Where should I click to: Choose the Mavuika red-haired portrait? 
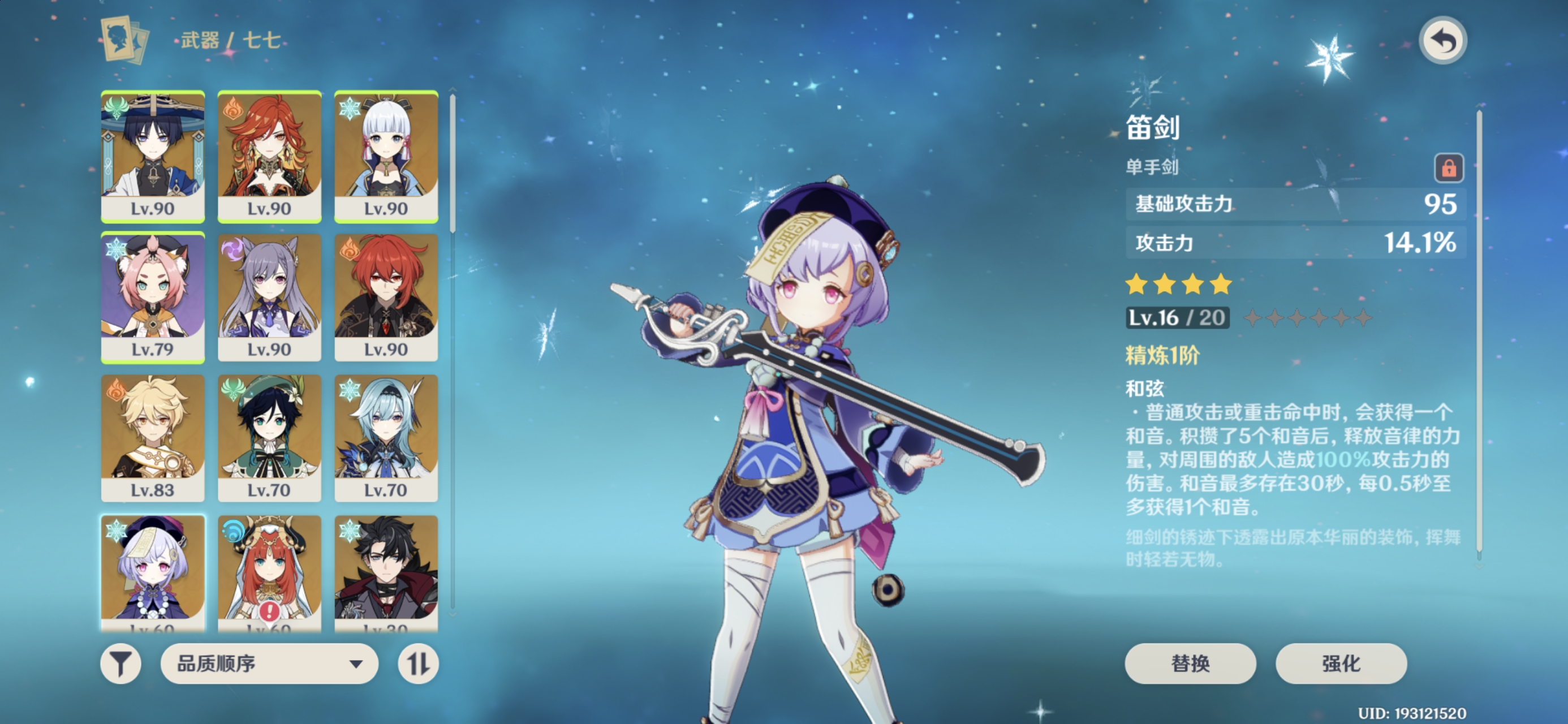click(269, 156)
